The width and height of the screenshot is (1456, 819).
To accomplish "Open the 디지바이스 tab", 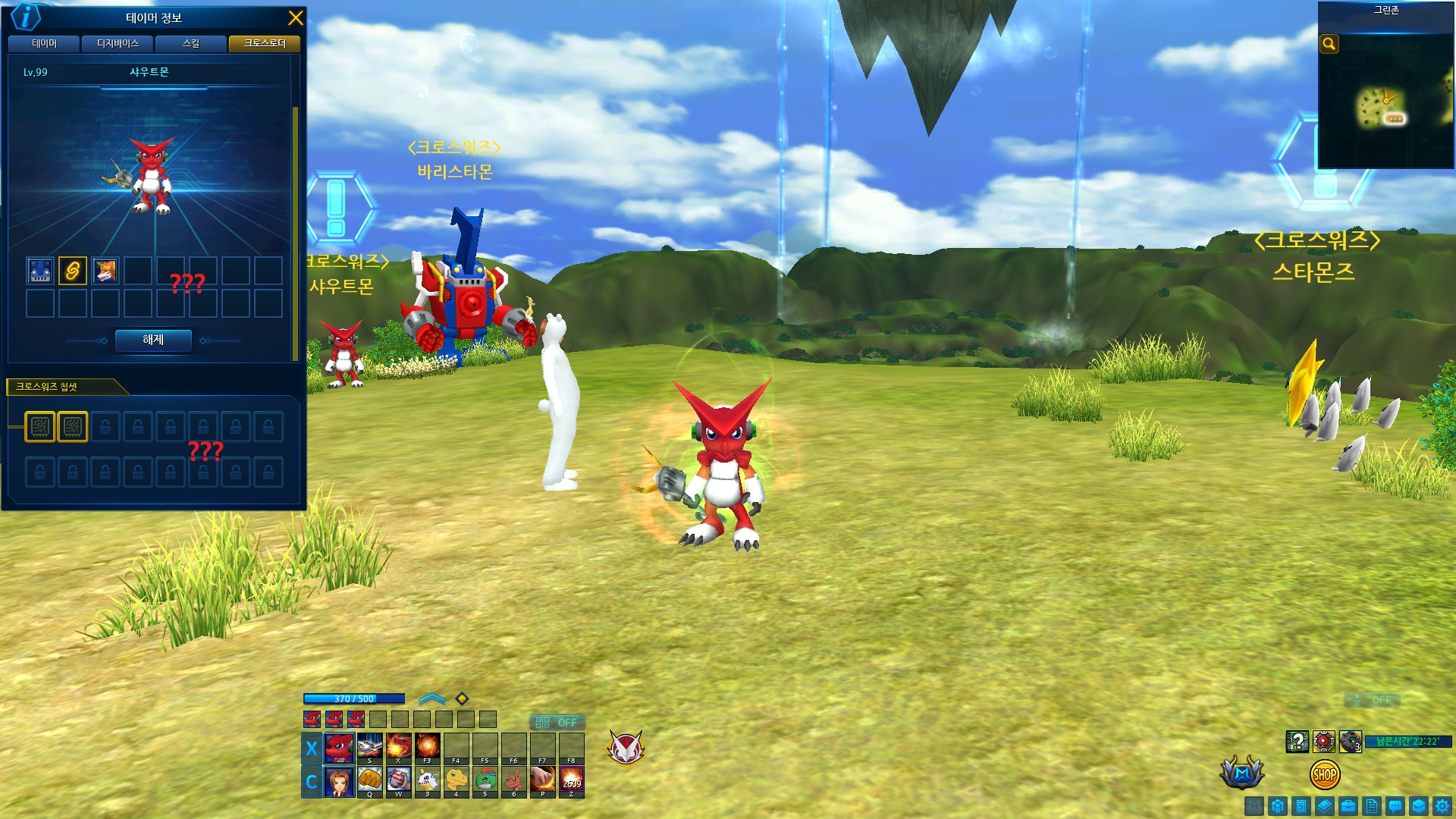I will coord(118,44).
